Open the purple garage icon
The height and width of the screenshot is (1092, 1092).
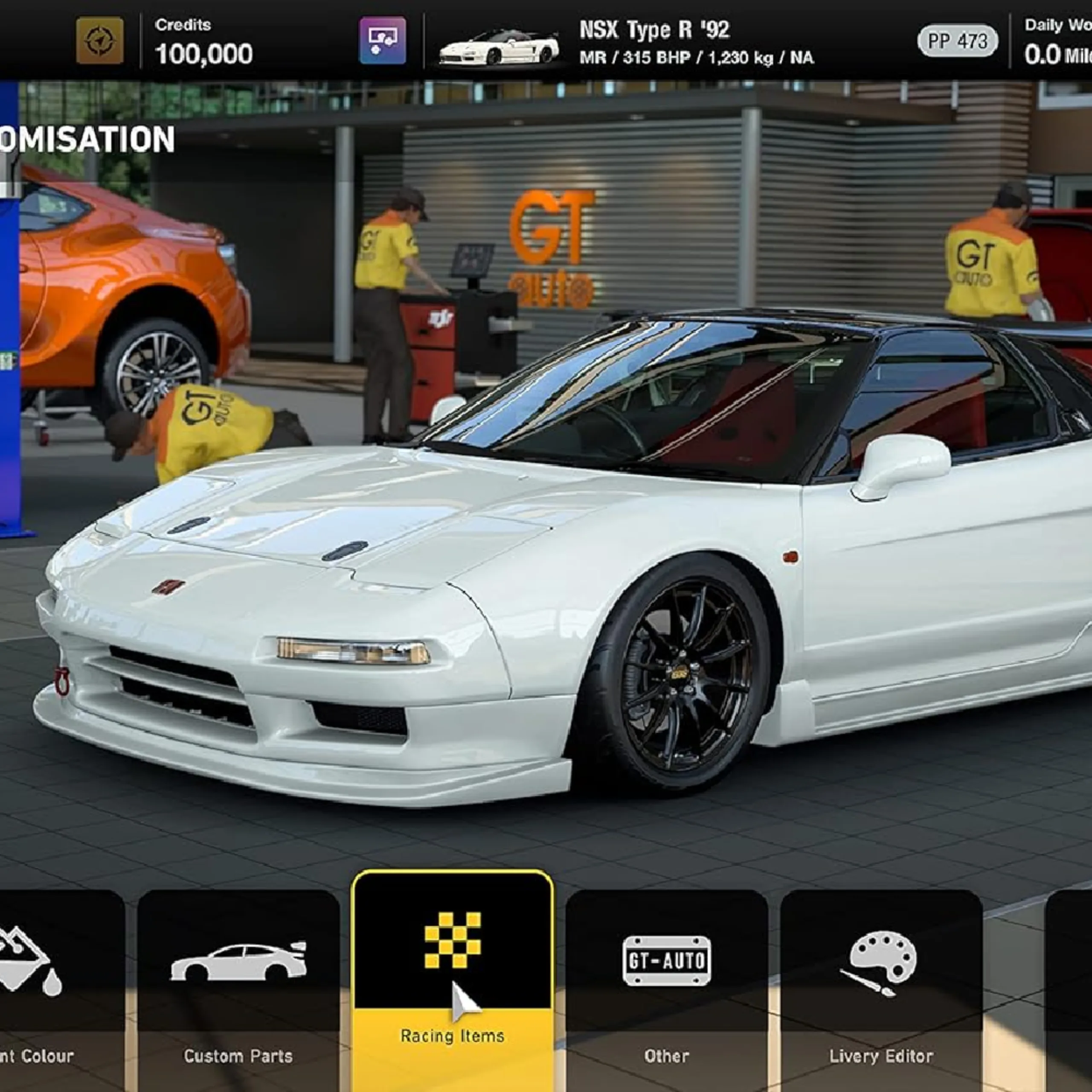click(383, 41)
